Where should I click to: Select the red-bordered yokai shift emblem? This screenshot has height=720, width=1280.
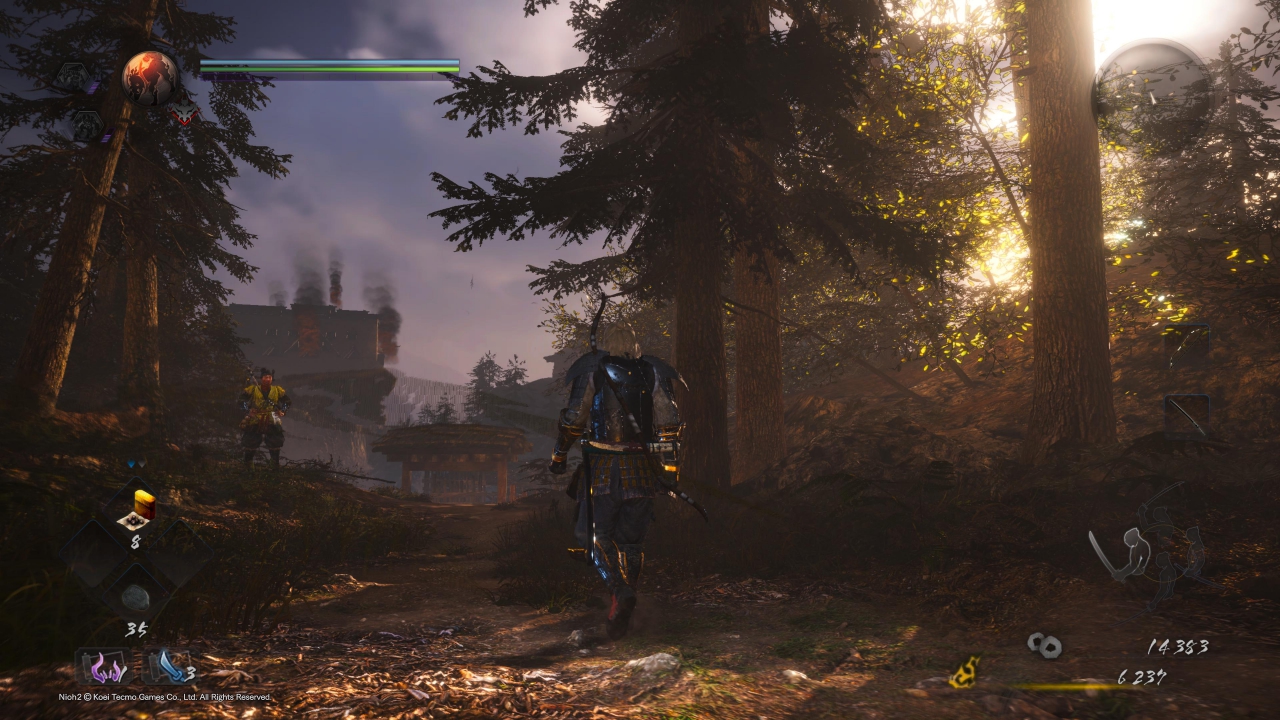coord(183,113)
